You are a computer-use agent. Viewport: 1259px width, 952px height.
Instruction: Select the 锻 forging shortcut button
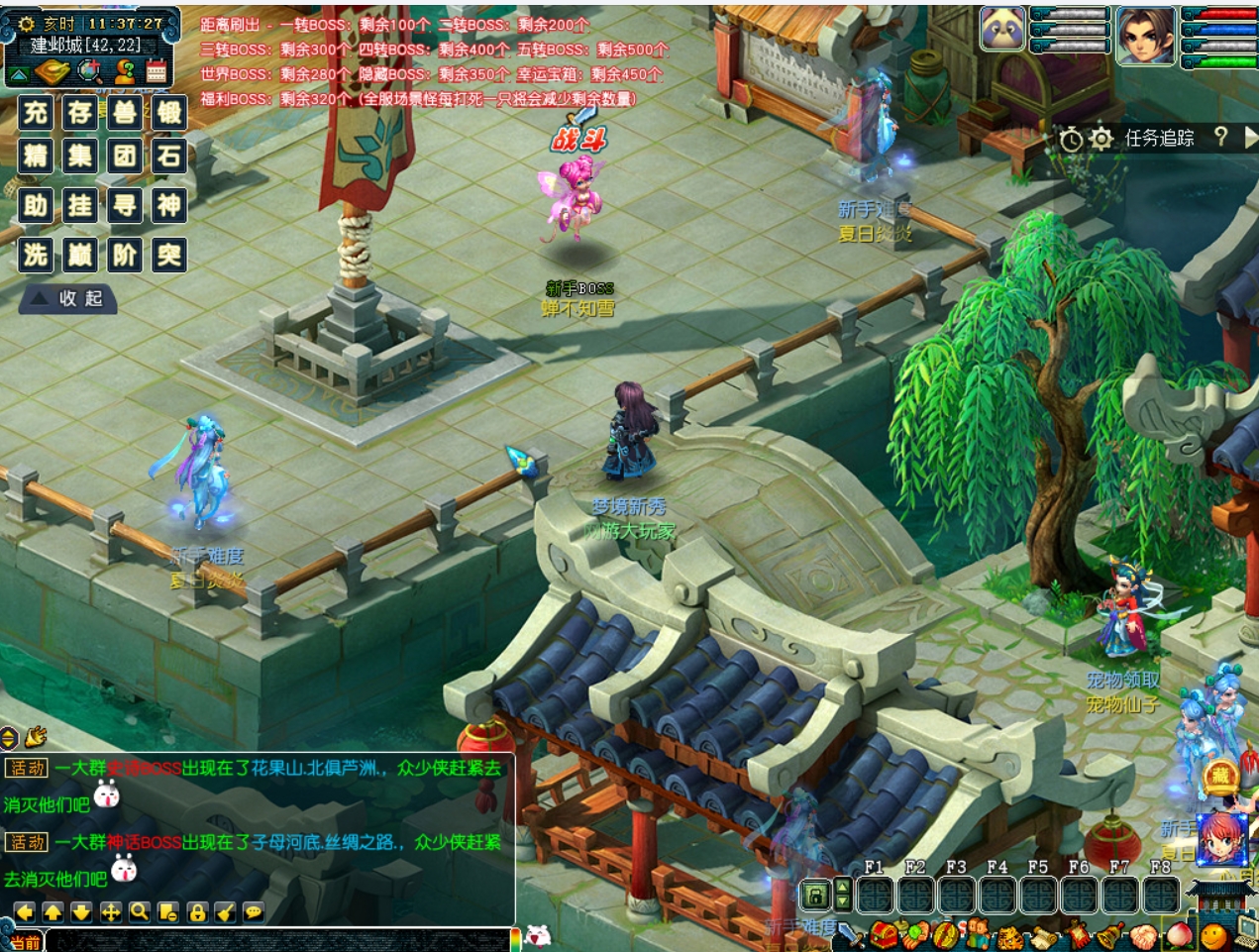169,112
